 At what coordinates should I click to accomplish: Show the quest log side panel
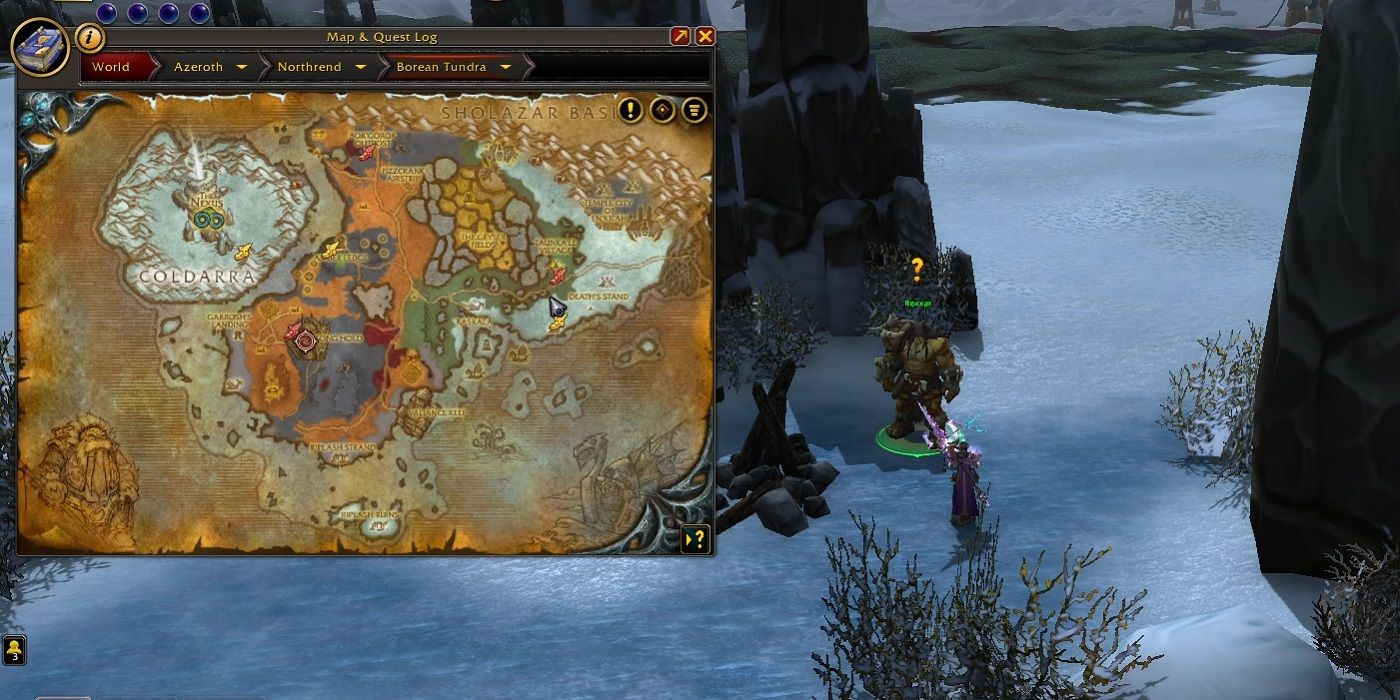[x=695, y=539]
